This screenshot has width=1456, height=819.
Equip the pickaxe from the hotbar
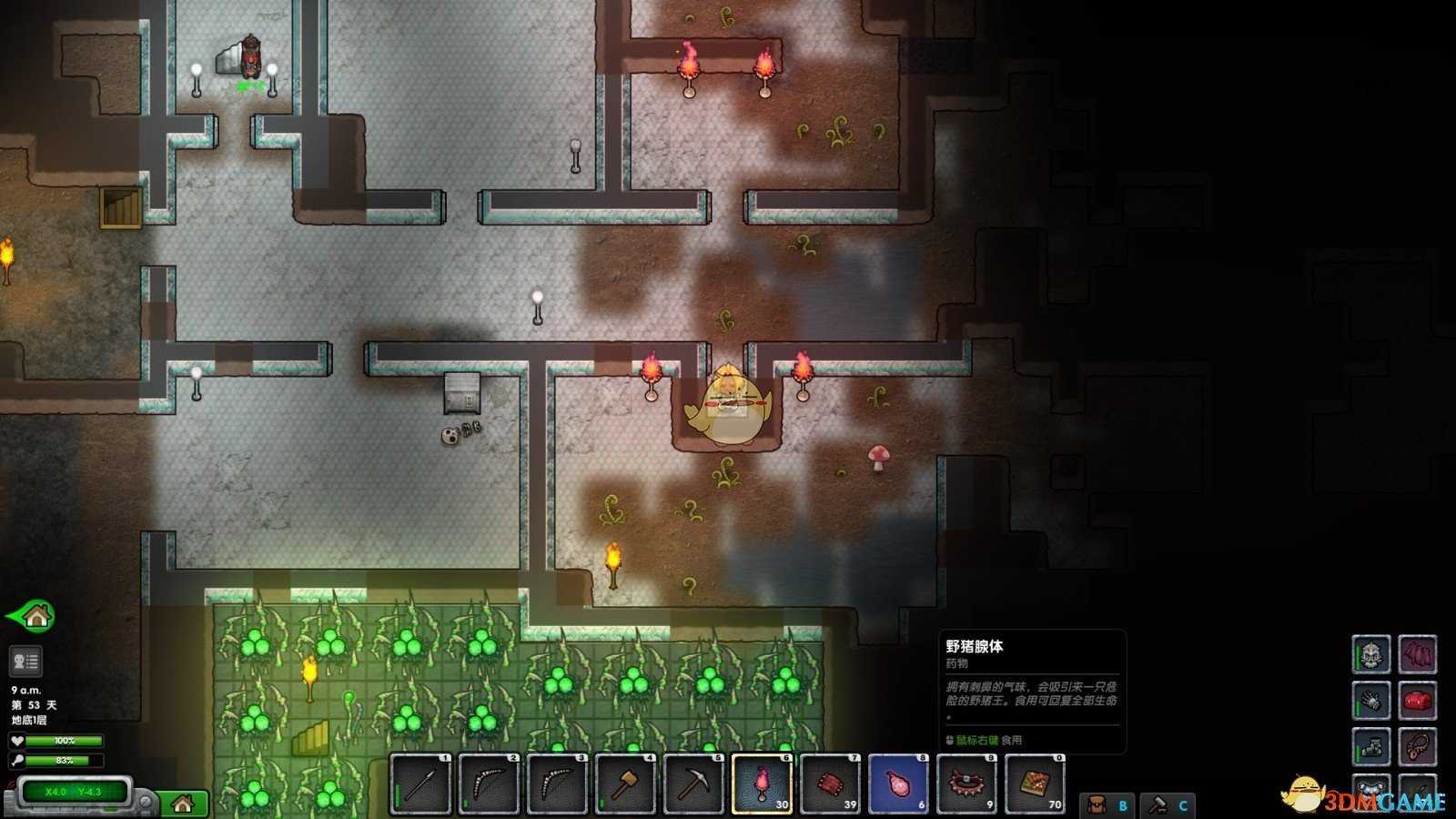pyautogui.click(x=693, y=784)
